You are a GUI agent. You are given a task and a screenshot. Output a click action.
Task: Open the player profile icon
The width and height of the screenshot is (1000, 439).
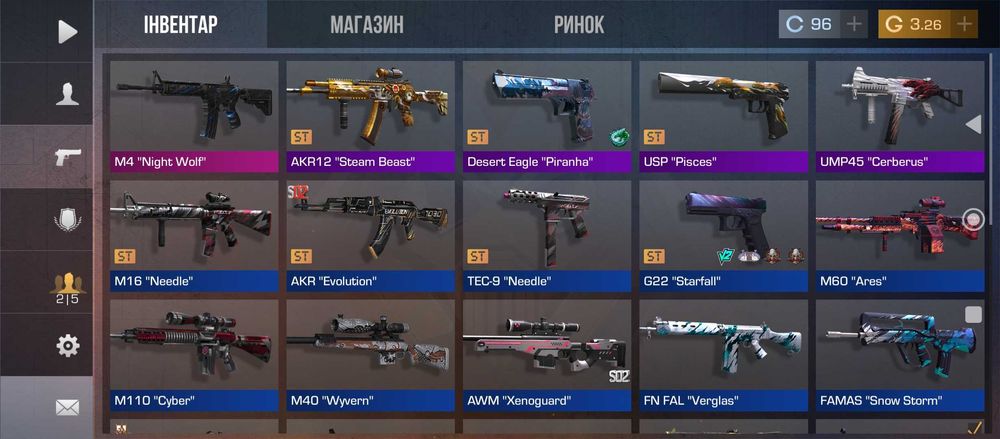pyautogui.click(x=67, y=94)
